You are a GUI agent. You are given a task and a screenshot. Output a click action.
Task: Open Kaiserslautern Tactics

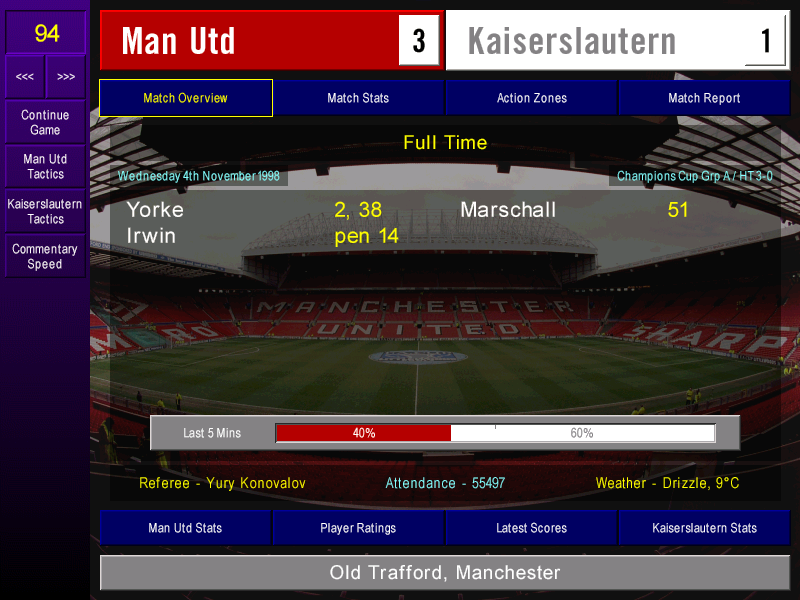[x=45, y=211]
